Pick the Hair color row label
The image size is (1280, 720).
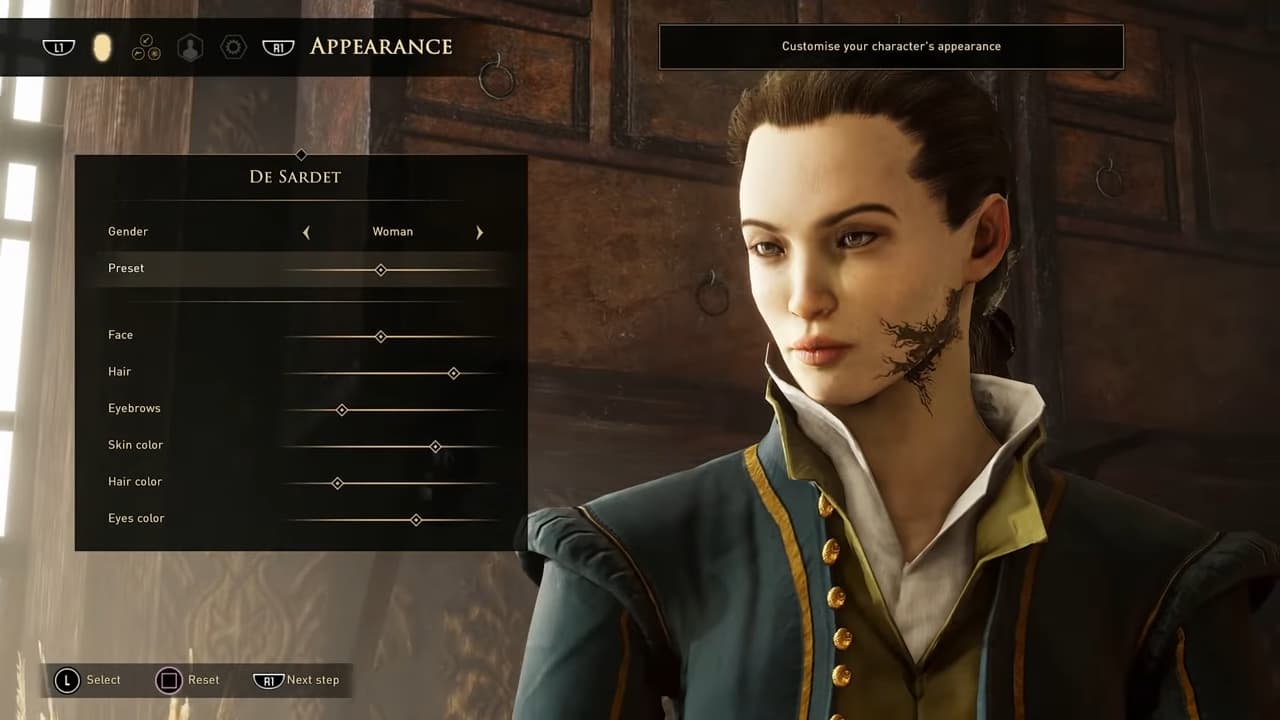click(135, 482)
